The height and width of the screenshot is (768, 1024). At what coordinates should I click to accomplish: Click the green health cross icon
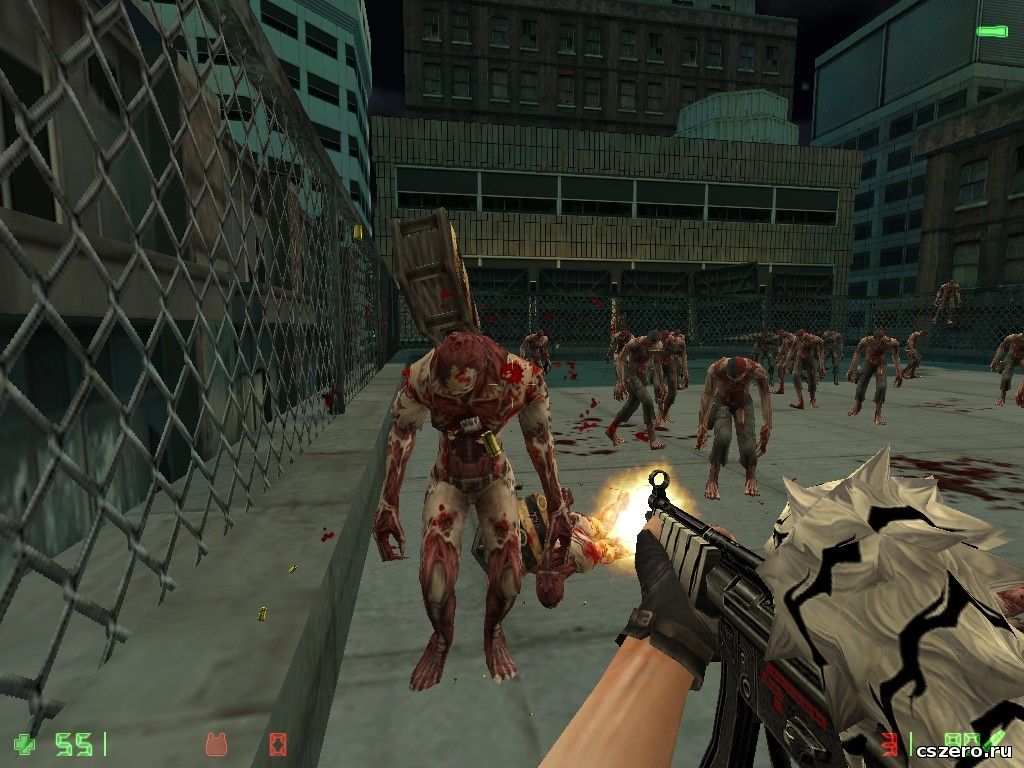tap(23, 744)
